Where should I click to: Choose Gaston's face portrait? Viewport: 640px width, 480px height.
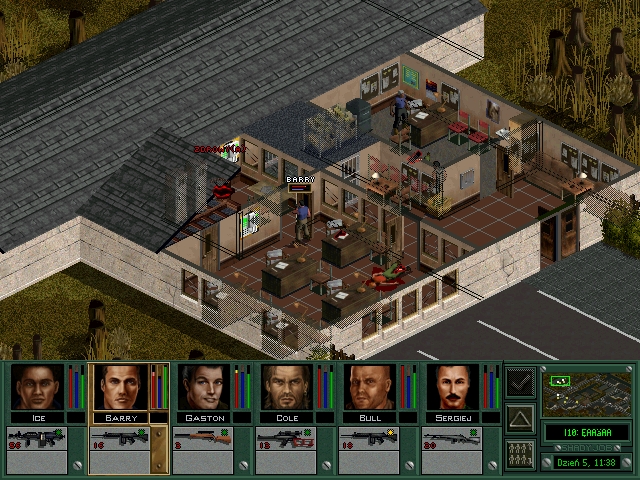click(203, 386)
